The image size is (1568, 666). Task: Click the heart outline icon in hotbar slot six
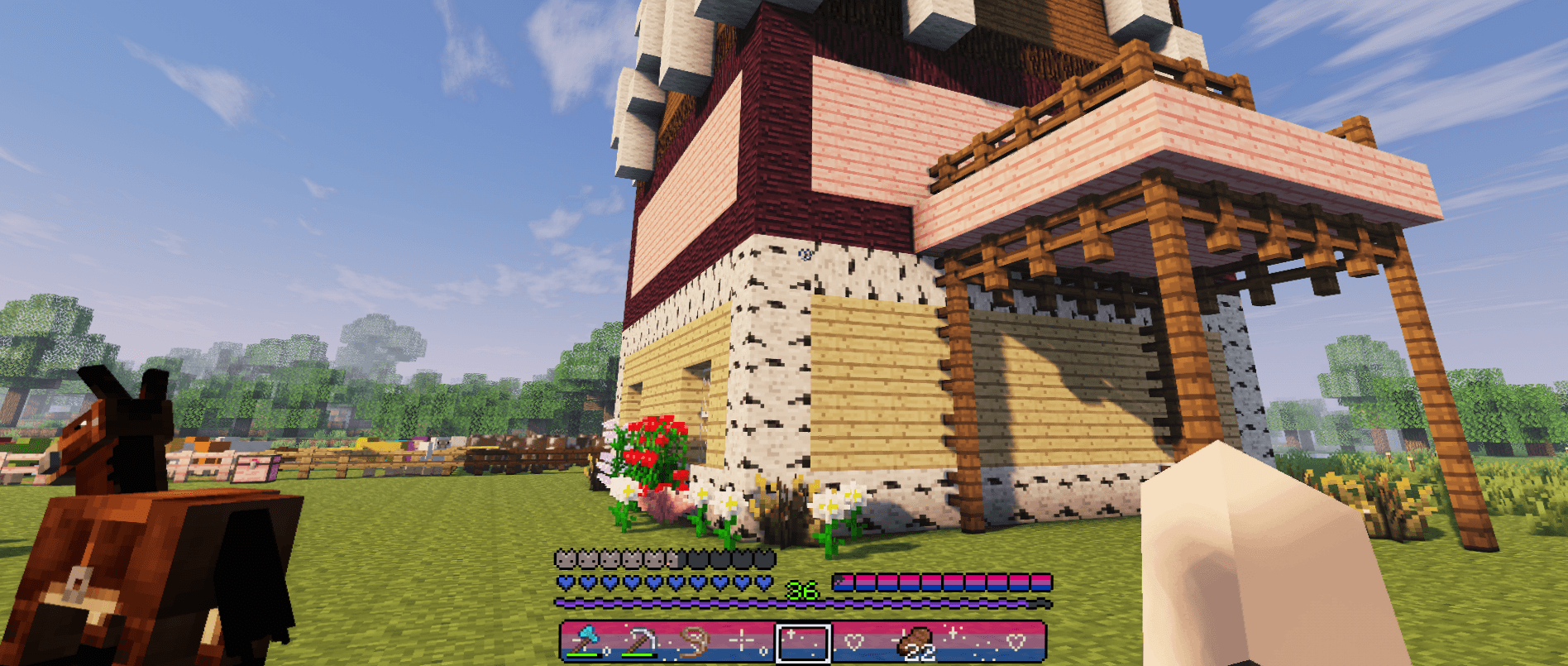(x=855, y=640)
